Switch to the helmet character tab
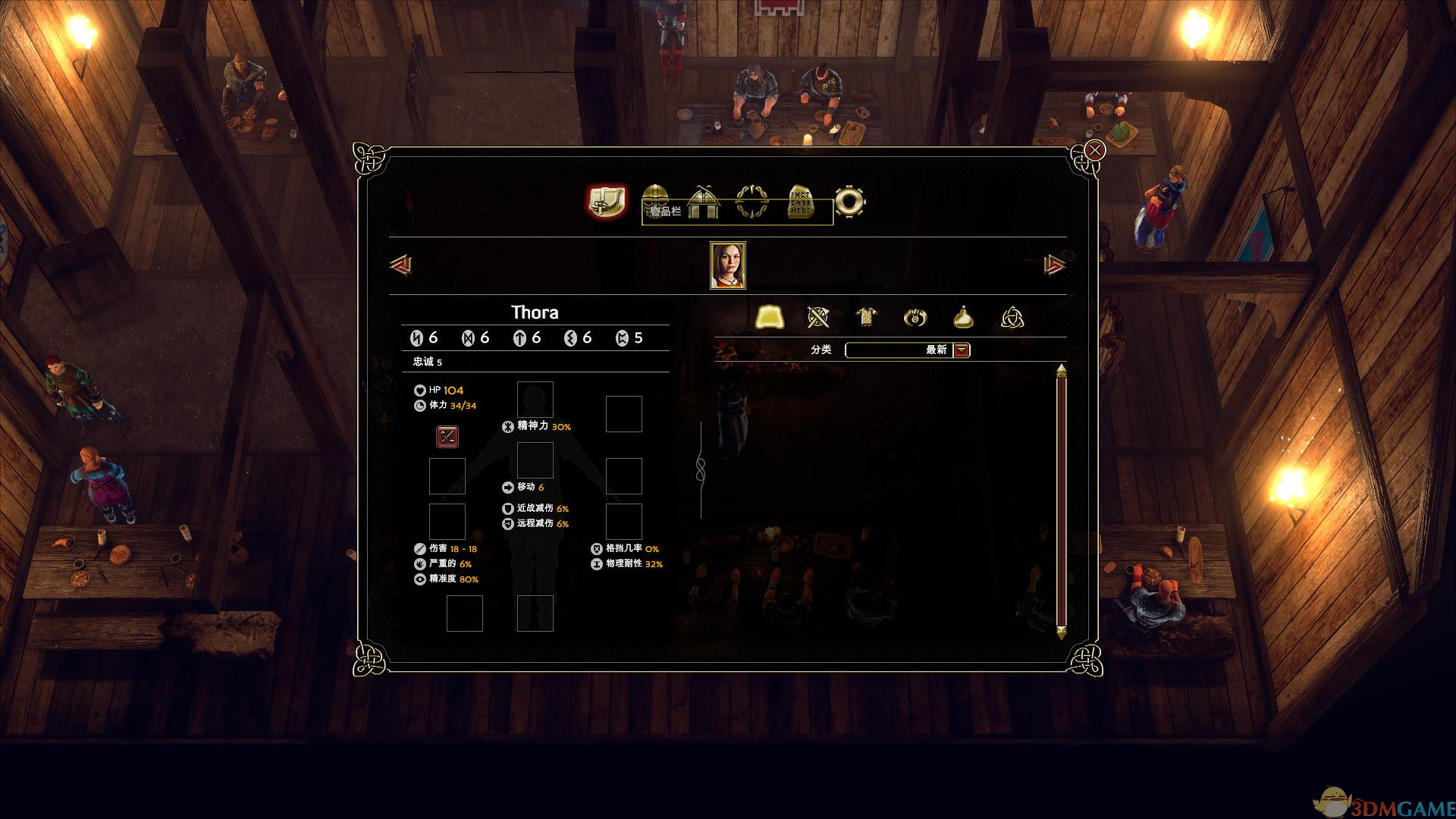The width and height of the screenshot is (1456, 819). click(x=656, y=202)
